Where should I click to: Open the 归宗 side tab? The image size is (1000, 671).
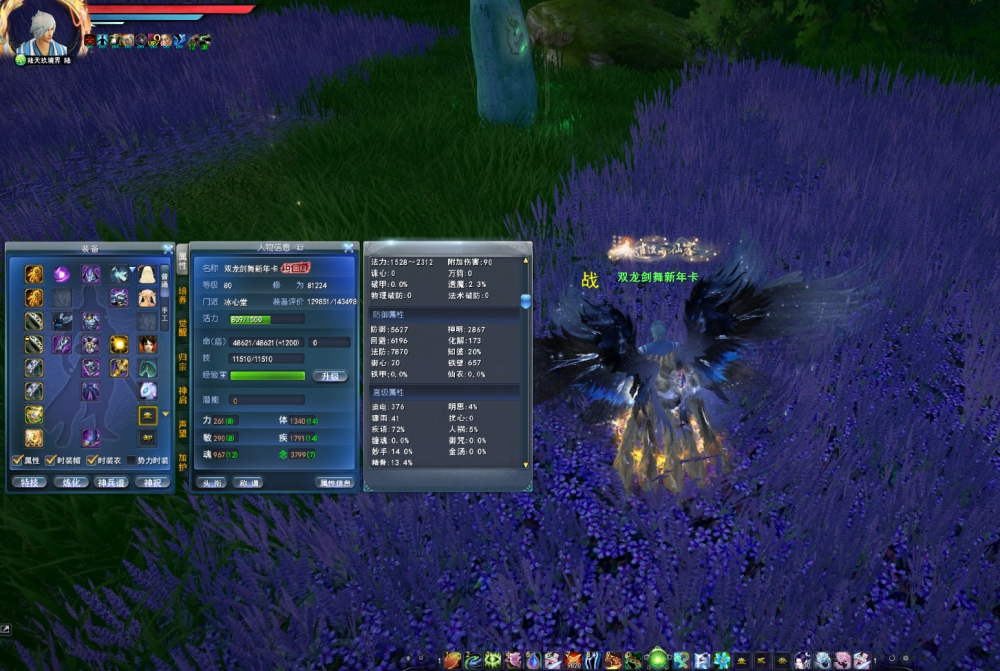tap(183, 361)
